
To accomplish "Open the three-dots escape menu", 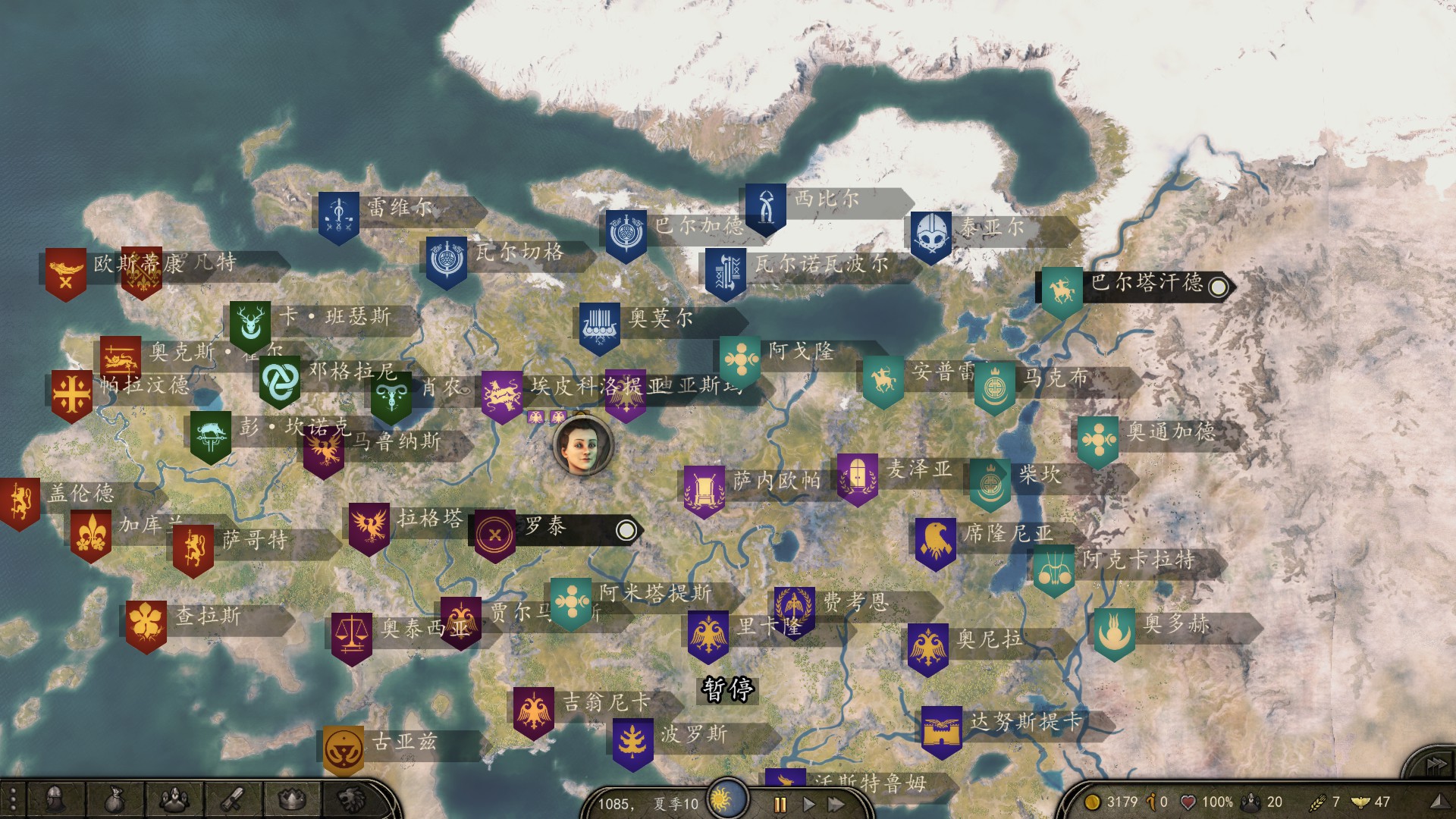I will tap(12, 801).
